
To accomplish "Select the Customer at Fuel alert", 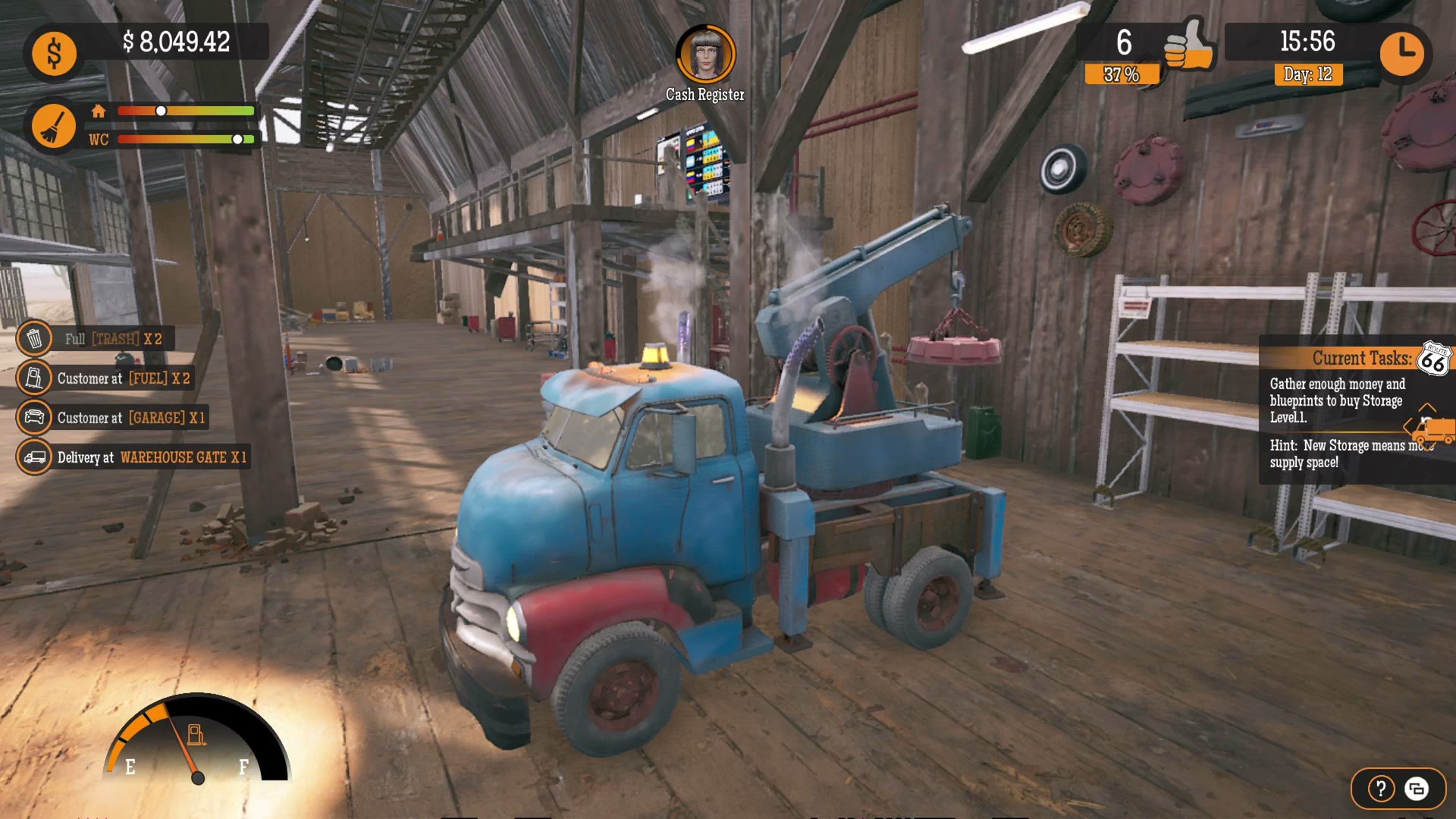I will pyautogui.click(x=107, y=378).
